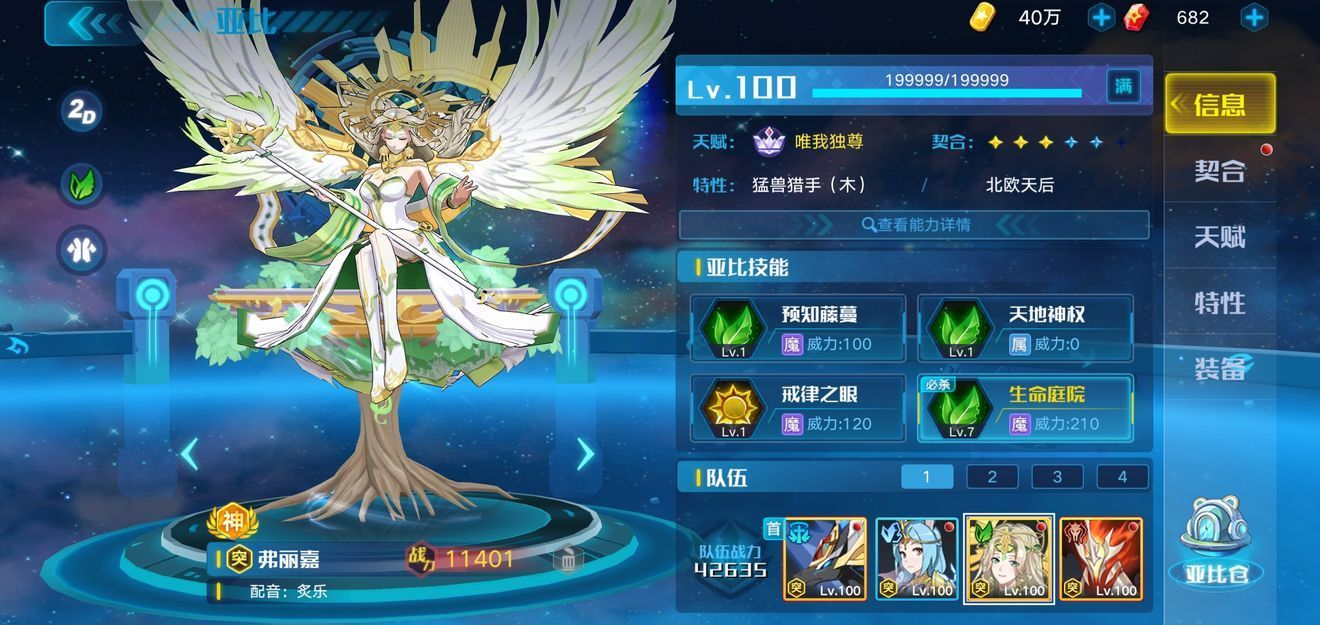Screen dimensions: 1320x625
Task: Select the blue-haired team member portrait
Action: [916, 558]
